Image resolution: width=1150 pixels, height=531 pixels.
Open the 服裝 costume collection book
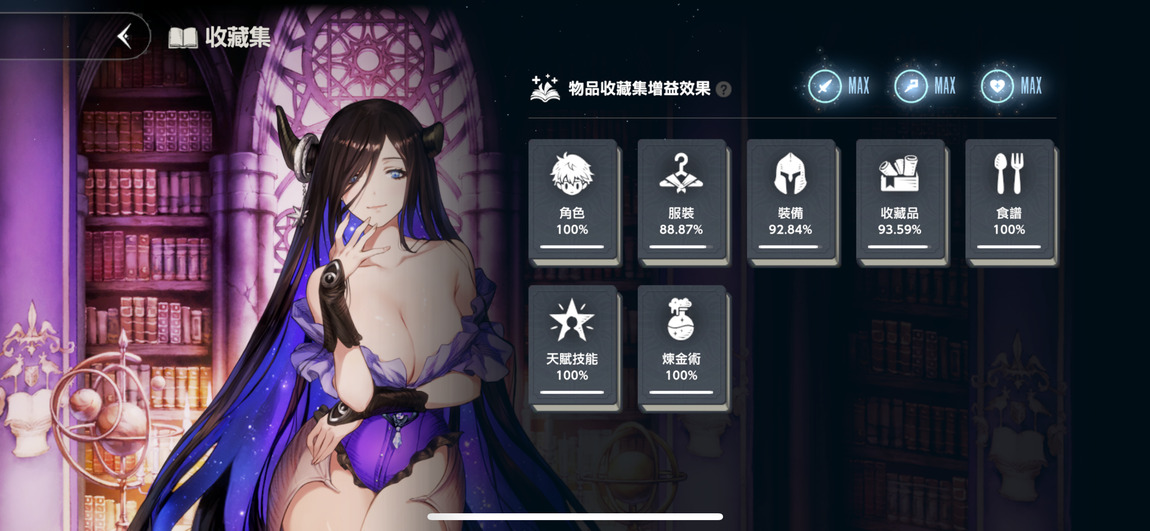point(681,201)
